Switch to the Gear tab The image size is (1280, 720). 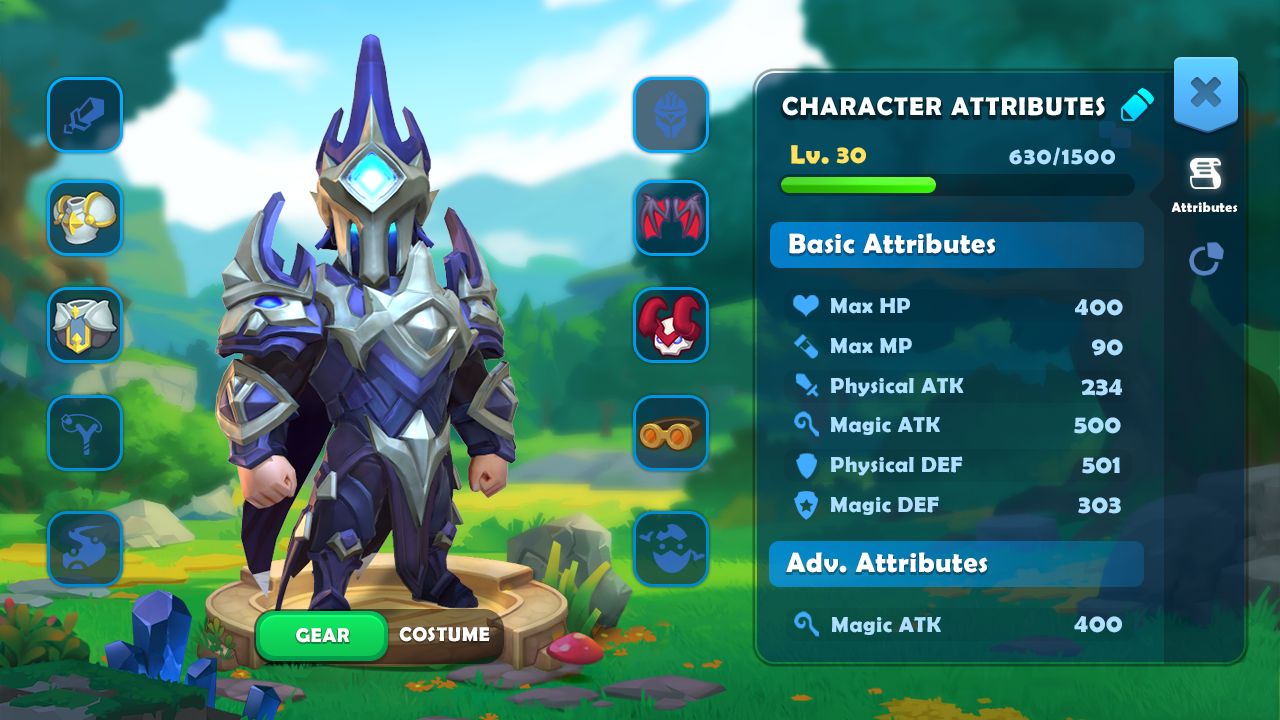click(x=322, y=635)
